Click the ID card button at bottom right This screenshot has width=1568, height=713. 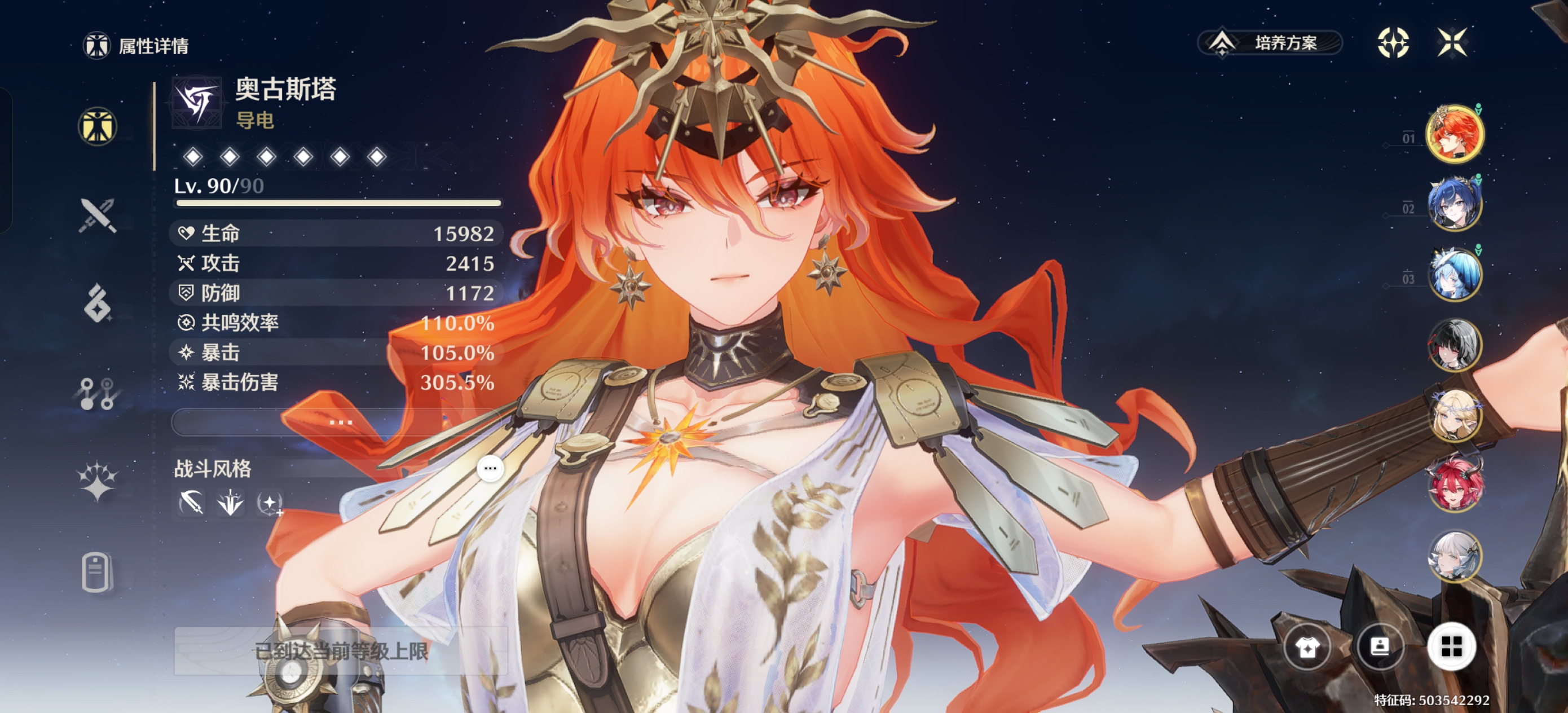click(1379, 646)
